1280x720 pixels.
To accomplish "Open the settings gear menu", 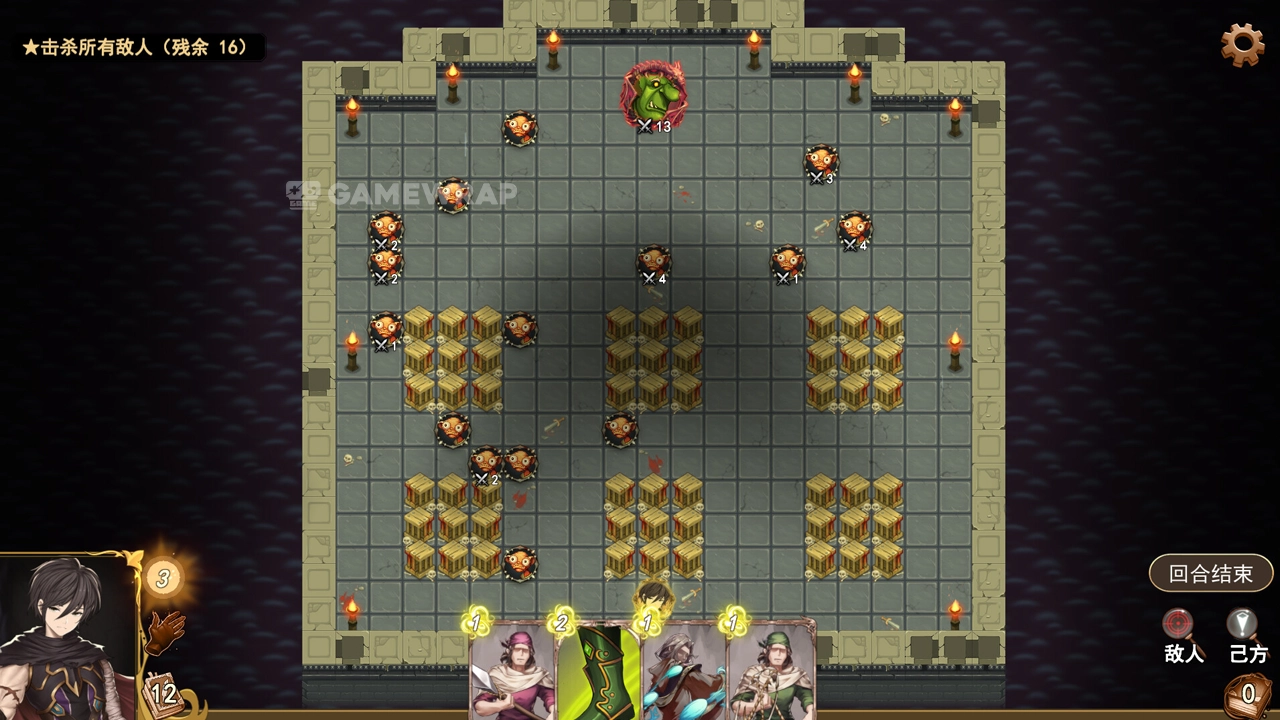I will 1242,45.
